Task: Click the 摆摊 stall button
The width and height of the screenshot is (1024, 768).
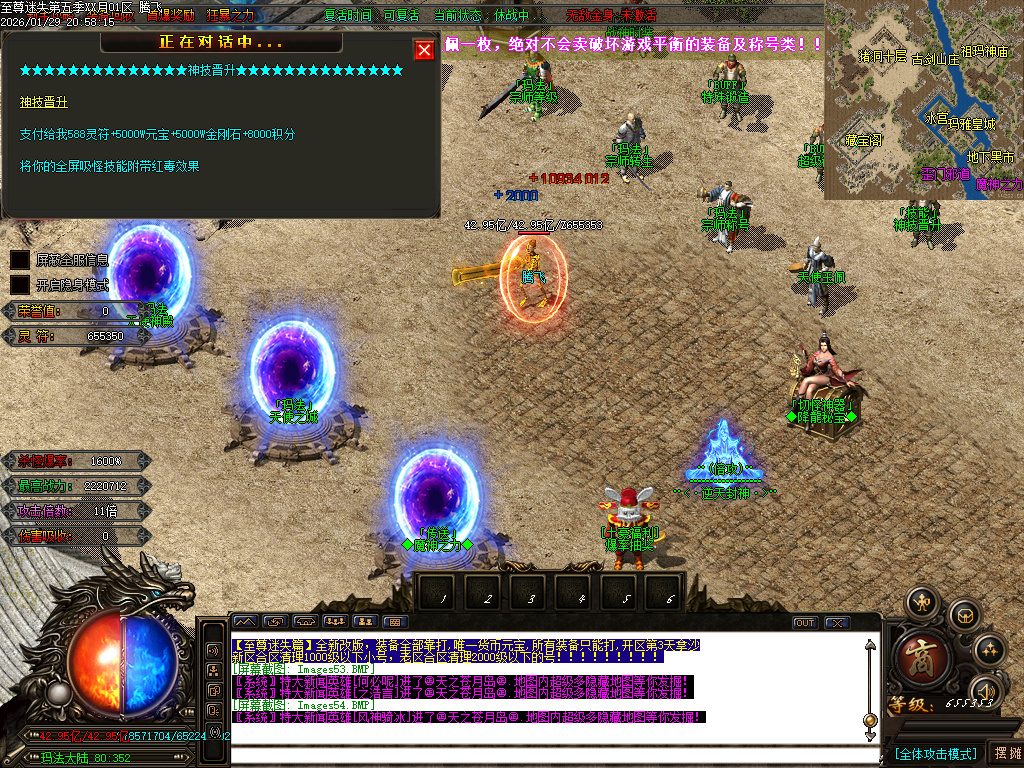Action: click(x=1005, y=752)
